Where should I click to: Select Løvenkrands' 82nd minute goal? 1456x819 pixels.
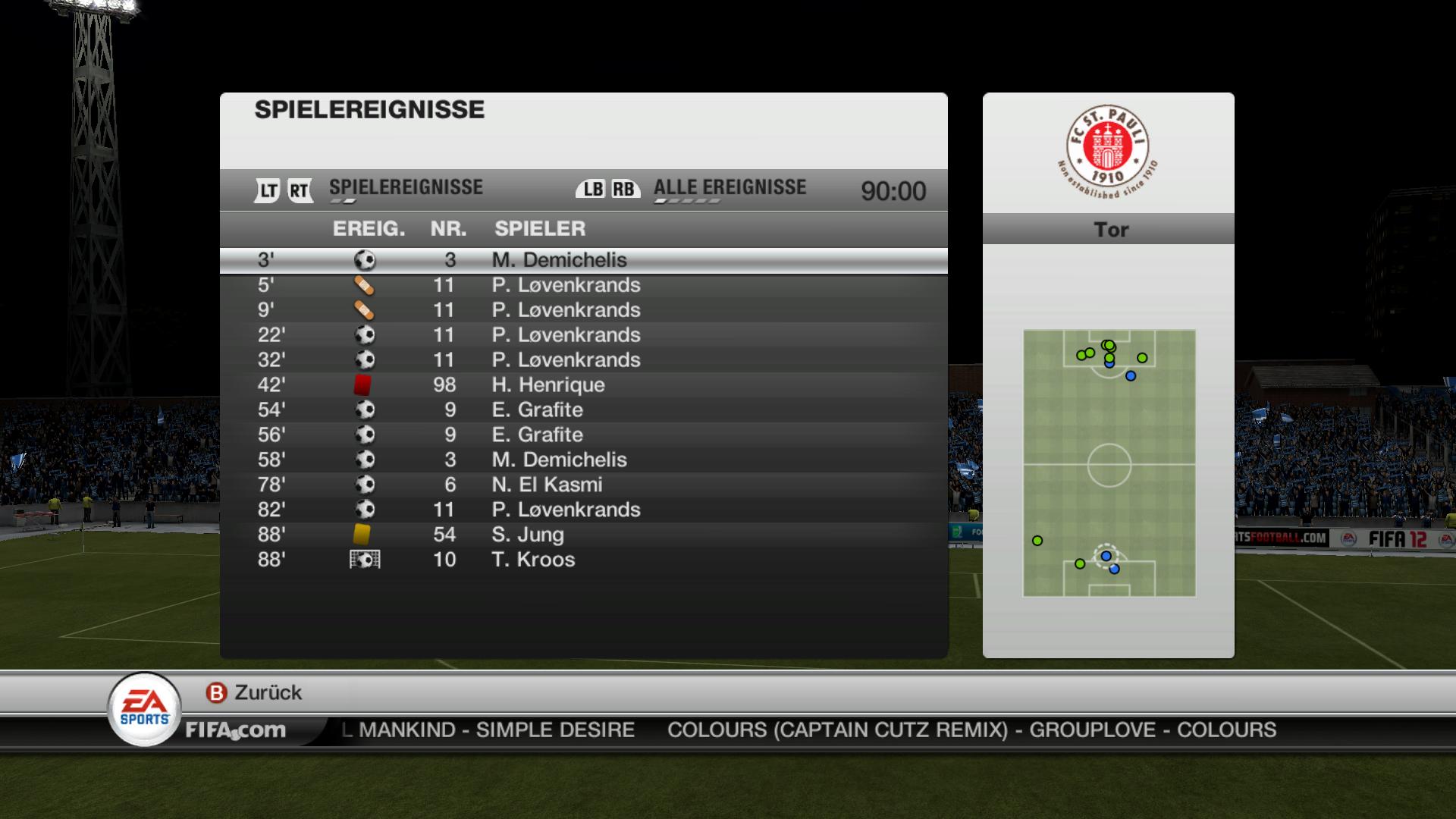click(582, 510)
